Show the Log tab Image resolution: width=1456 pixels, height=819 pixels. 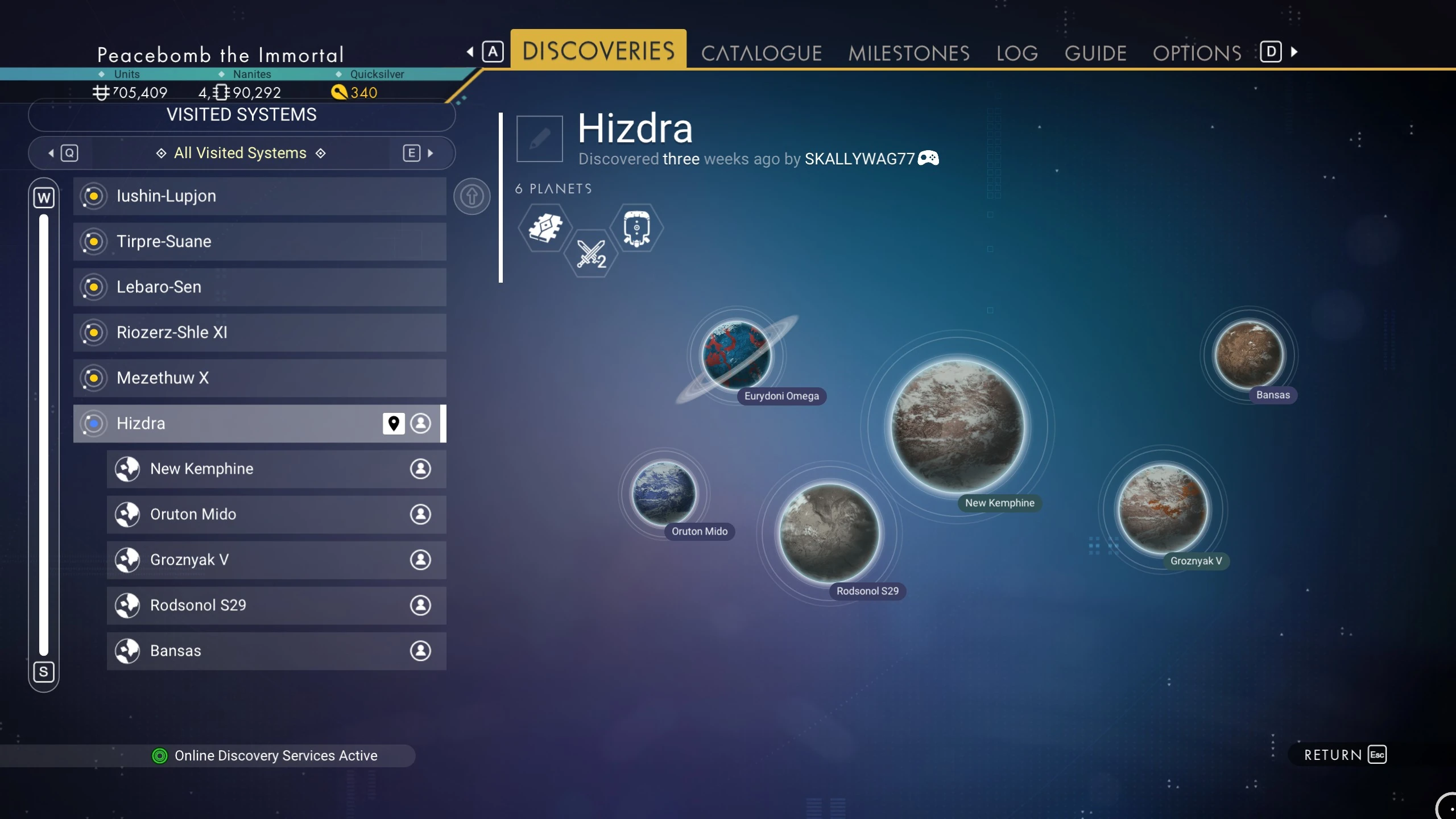tap(1016, 53)
